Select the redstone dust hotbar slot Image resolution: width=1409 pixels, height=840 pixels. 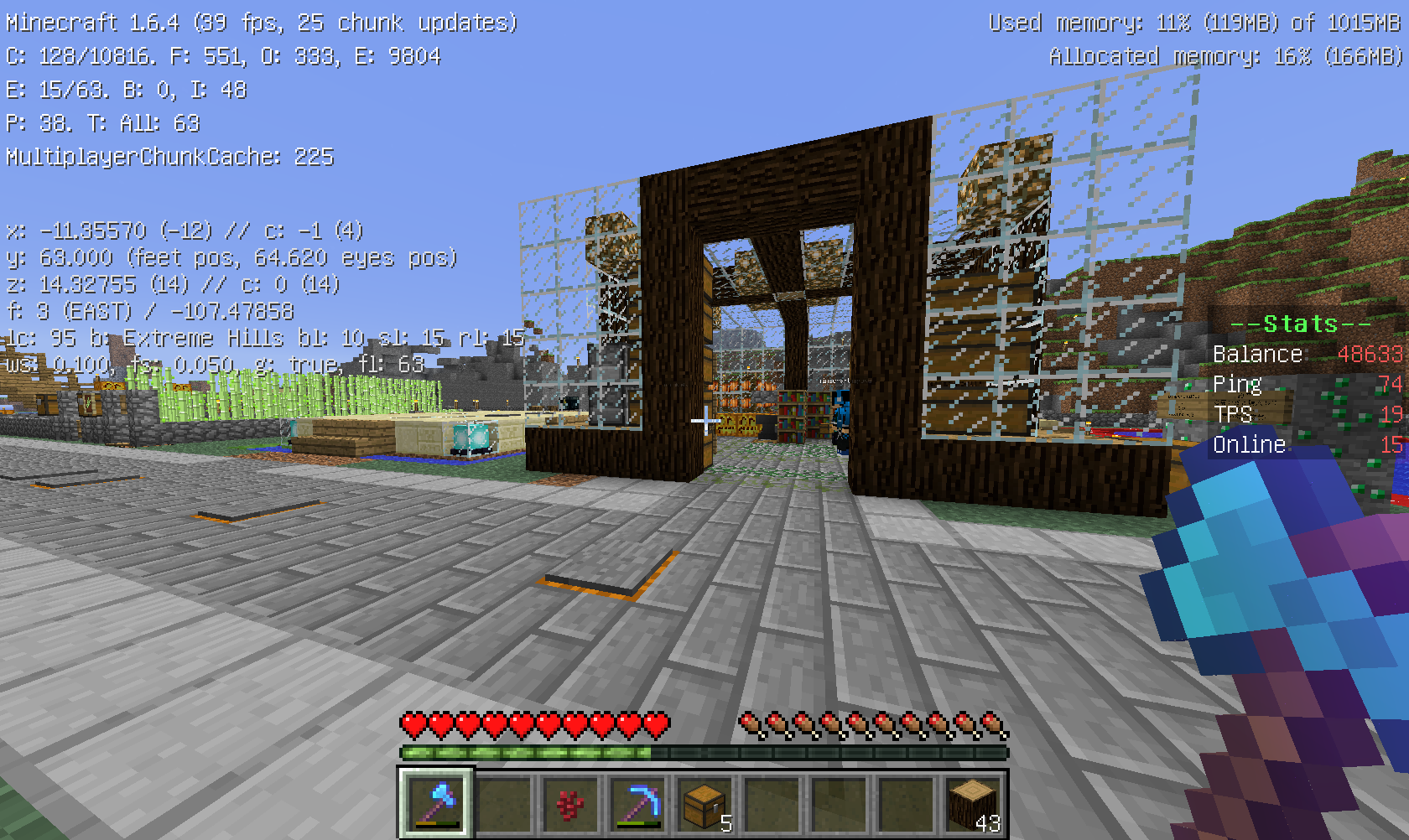(x=569, y=803)
